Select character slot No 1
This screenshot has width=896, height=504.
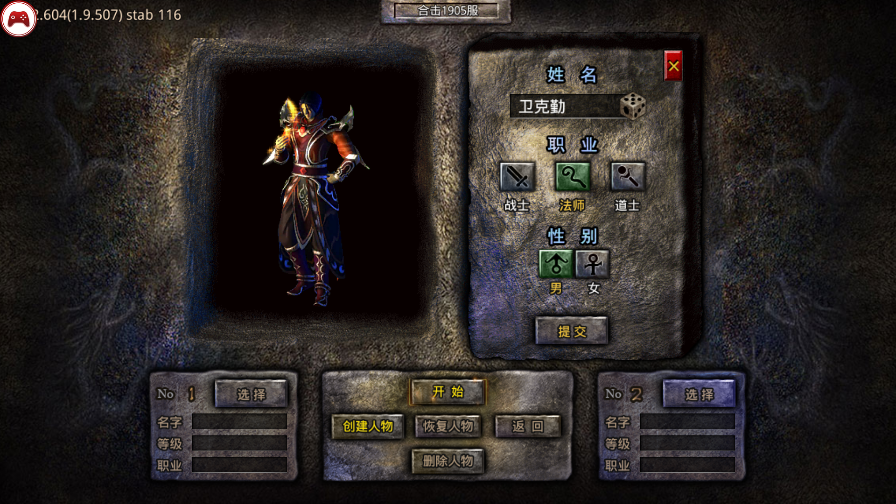(x=251, y=394)
